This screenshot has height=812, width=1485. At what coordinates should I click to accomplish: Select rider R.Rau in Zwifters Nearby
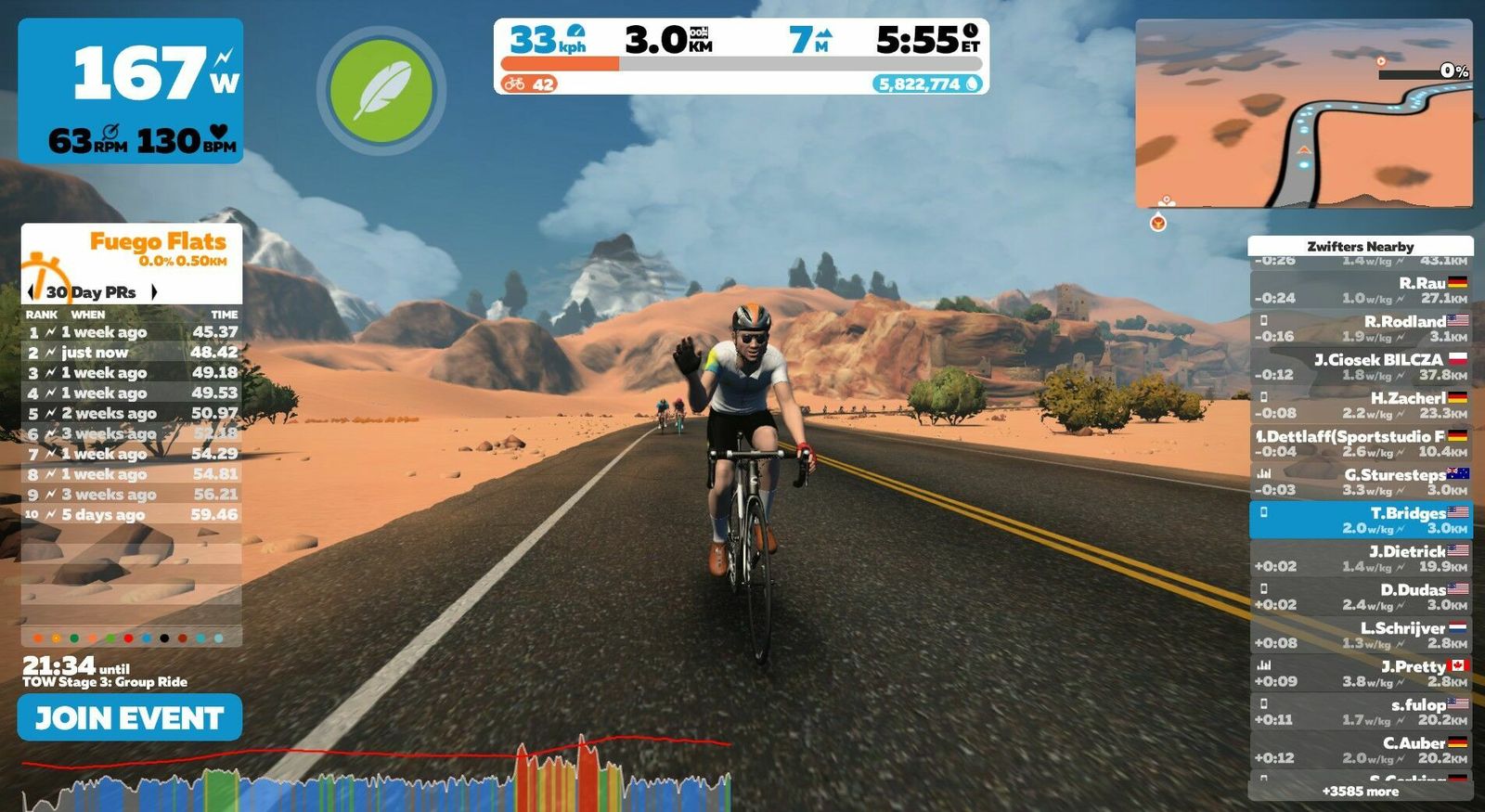pyautogui.click(x=1360, y=290)
